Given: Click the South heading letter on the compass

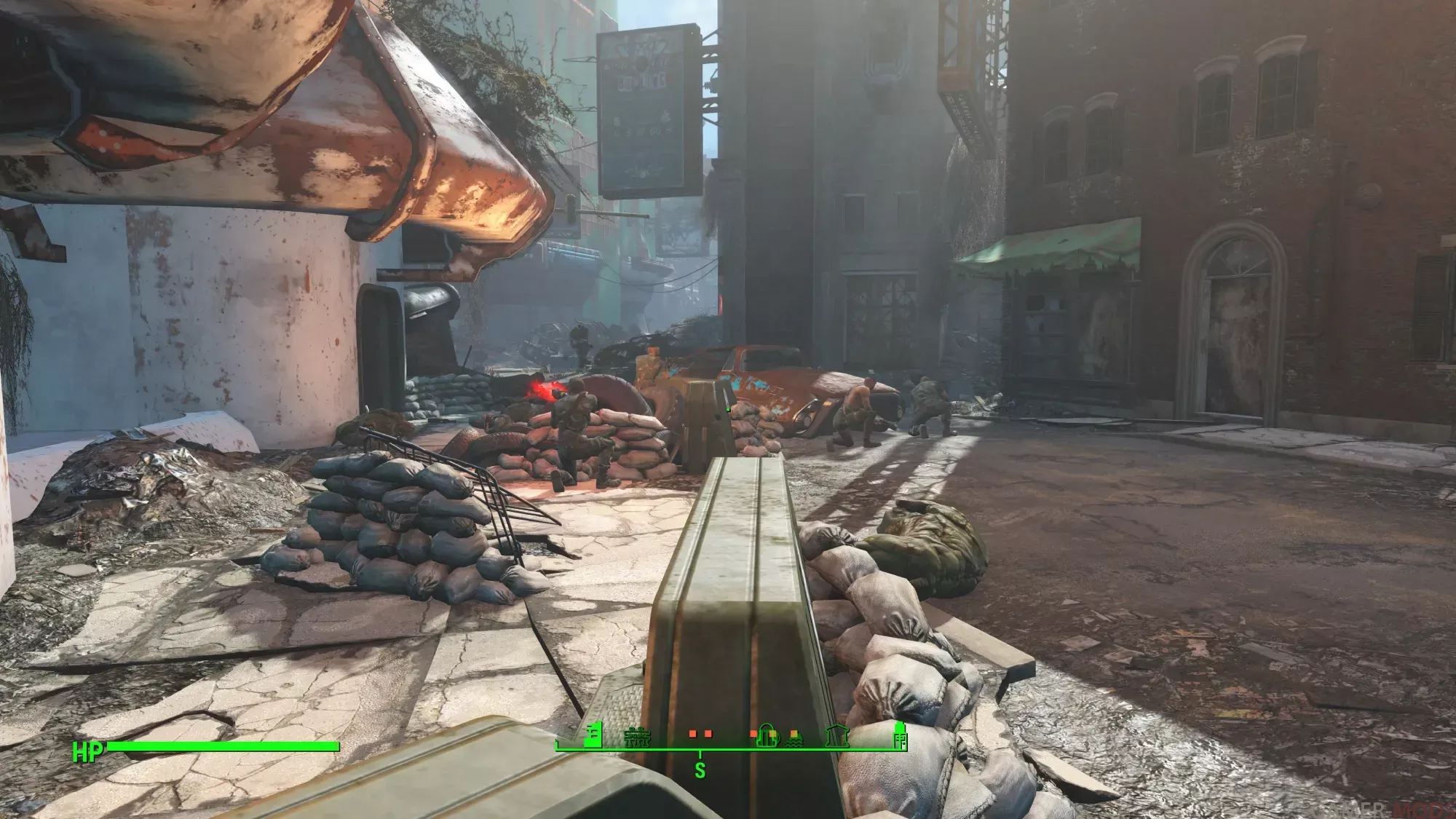Looking at the screenshot, I should pyautogui.click(x=700, y=769).
